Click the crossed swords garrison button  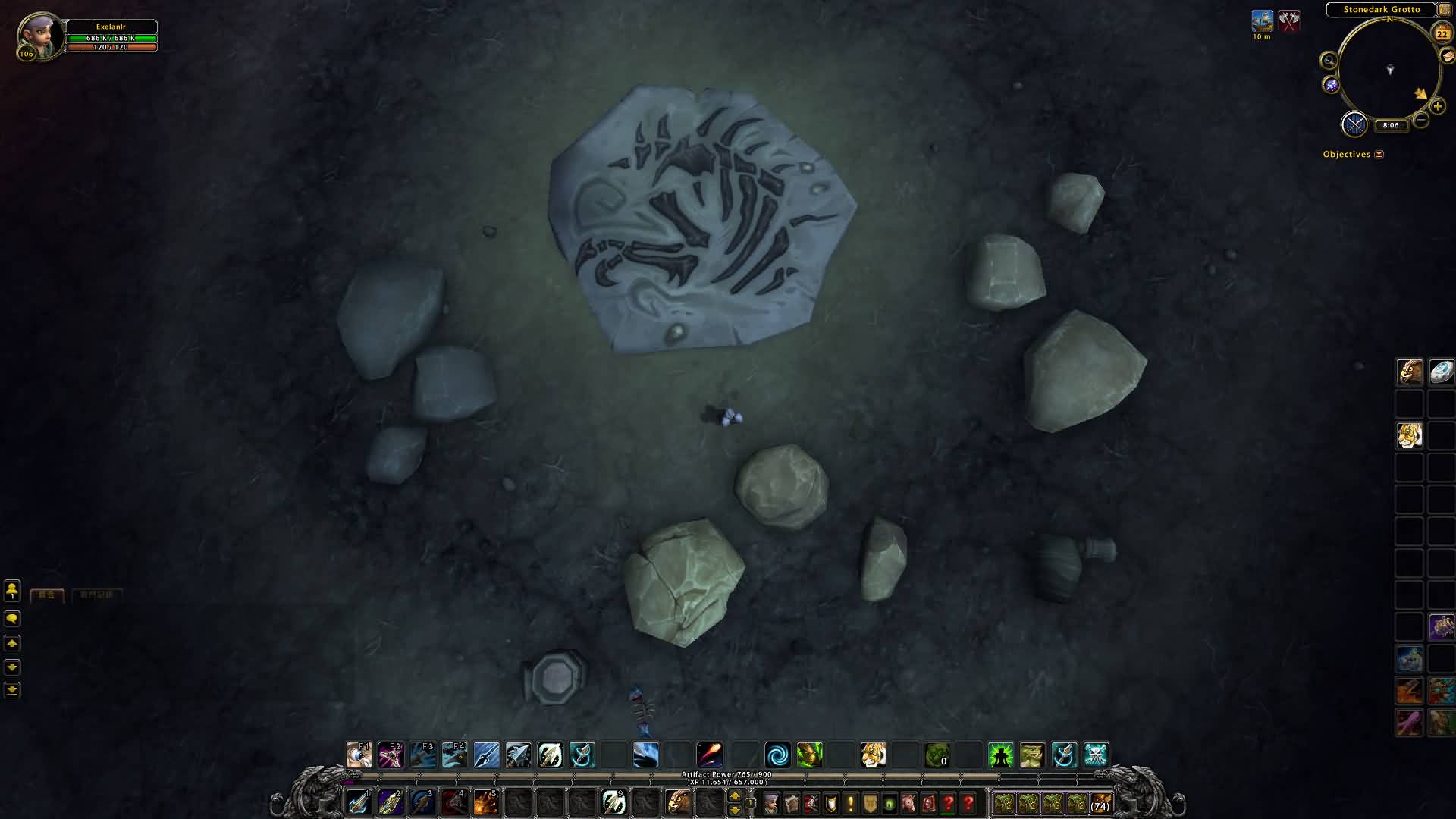(1354, 124)
